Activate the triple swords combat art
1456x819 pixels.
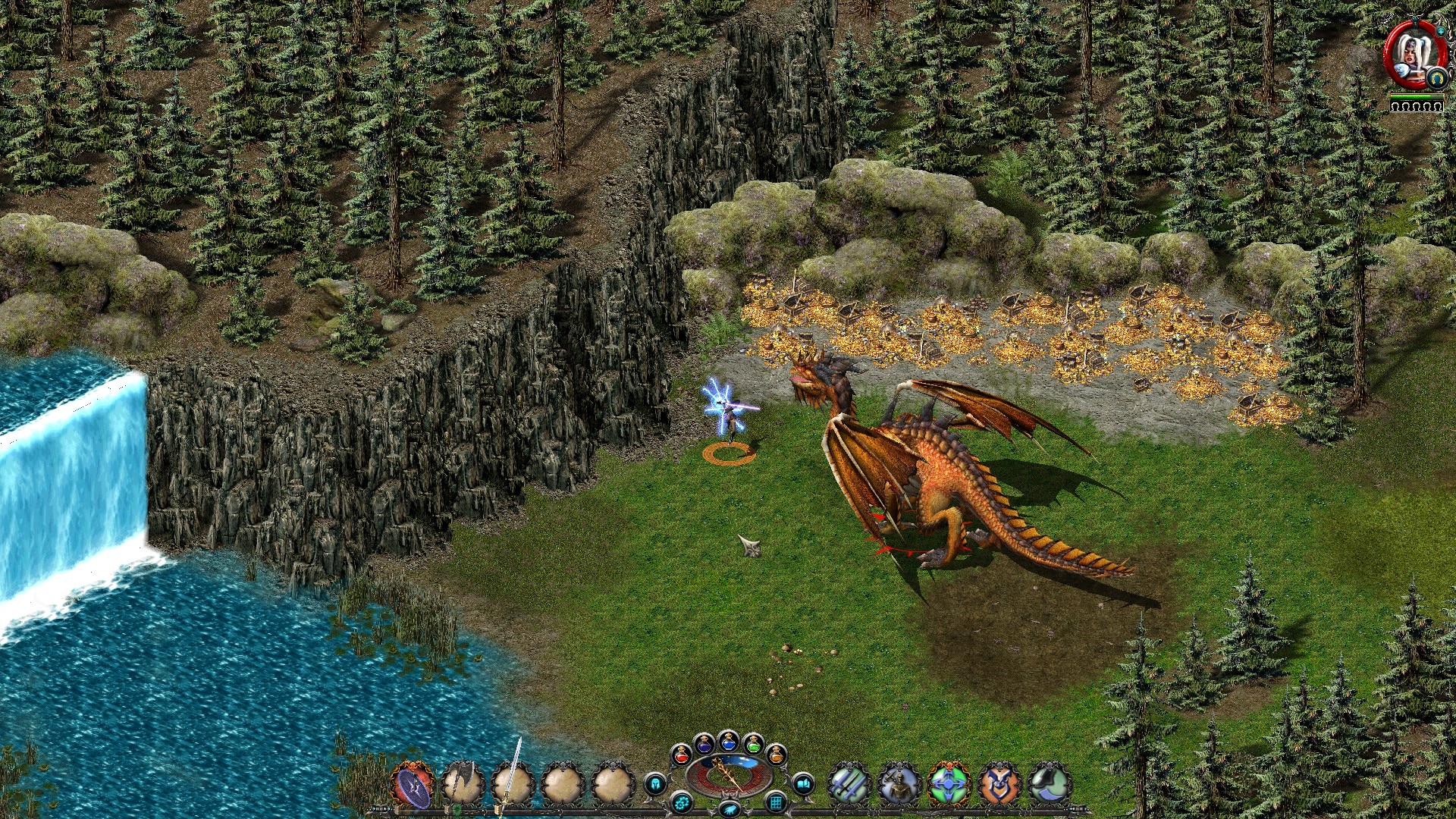[x=849, y=784]
